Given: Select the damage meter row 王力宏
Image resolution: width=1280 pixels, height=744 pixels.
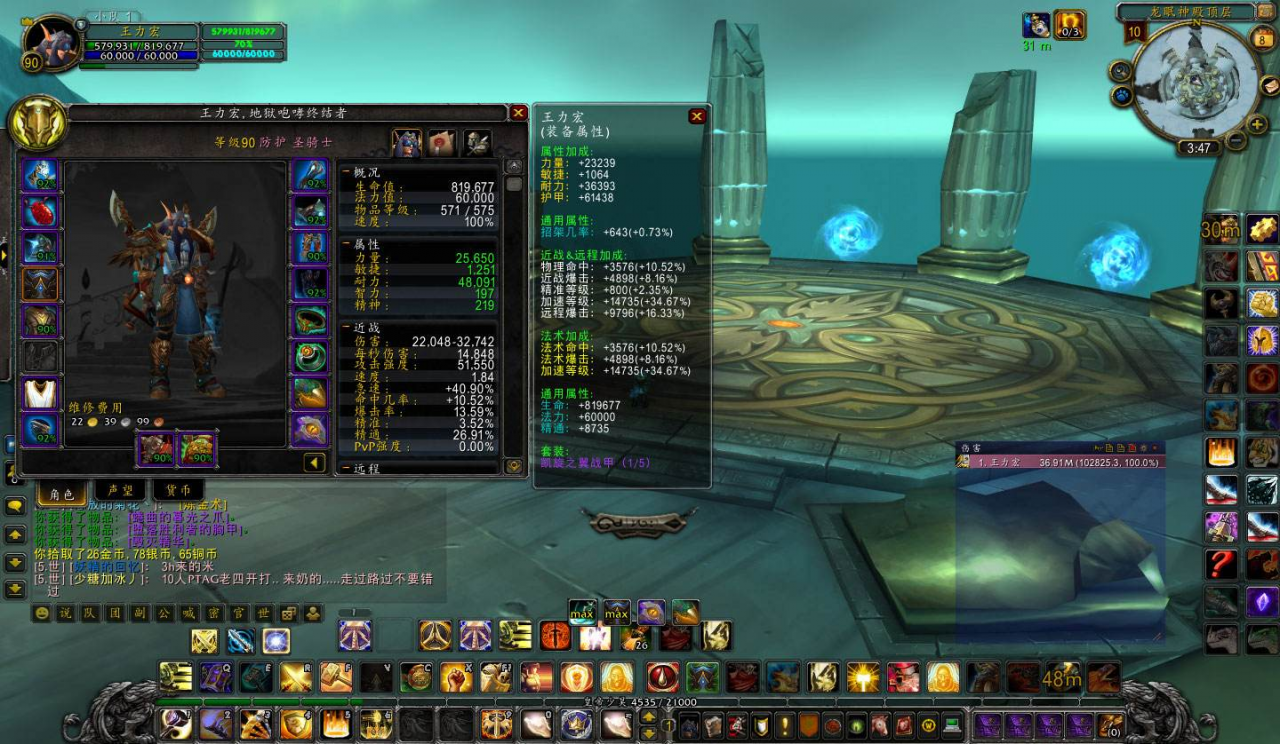Looking at the screenshot, I should 1059,462.
